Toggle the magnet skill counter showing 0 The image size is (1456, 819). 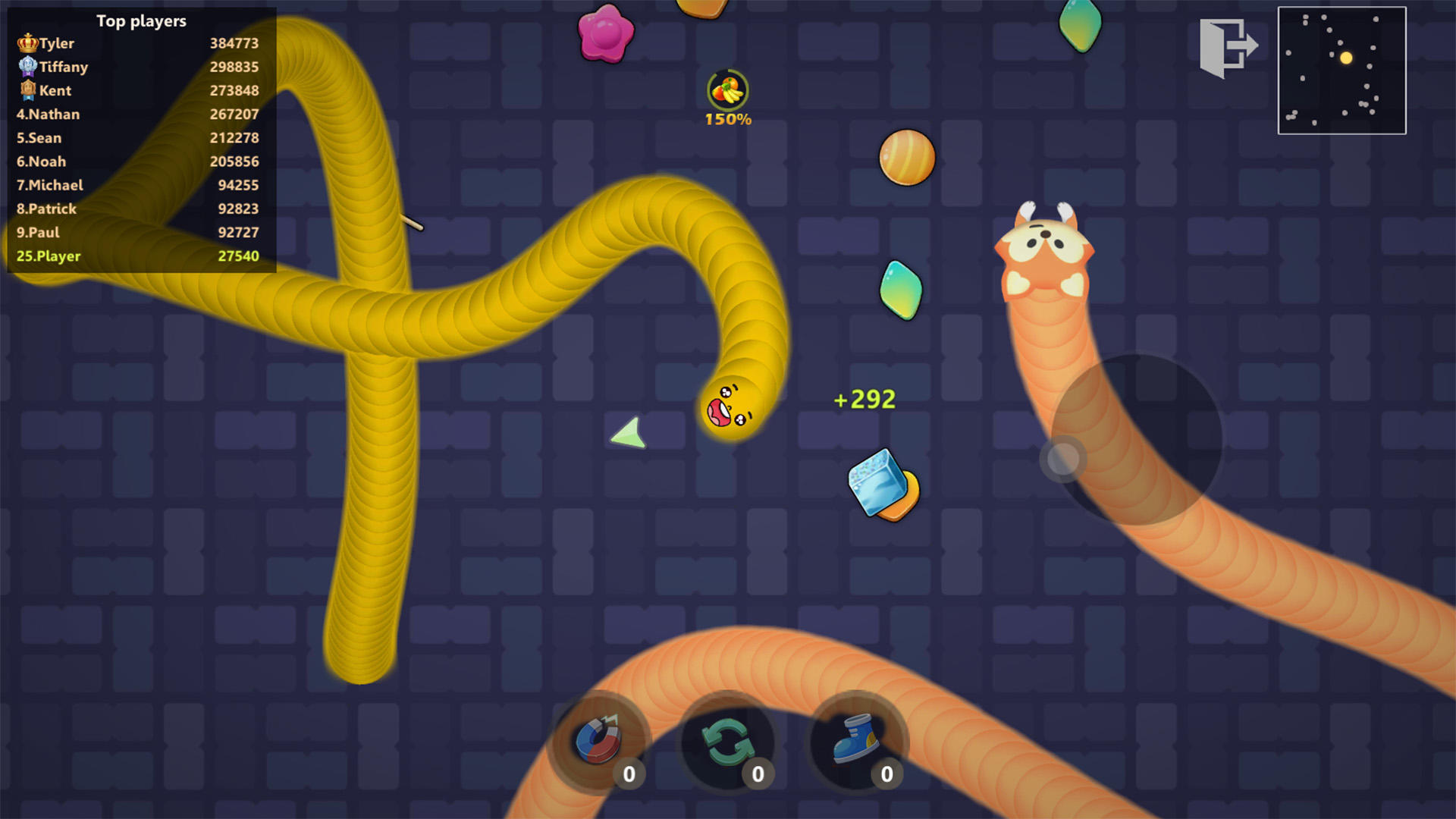(x=629, y=775)
